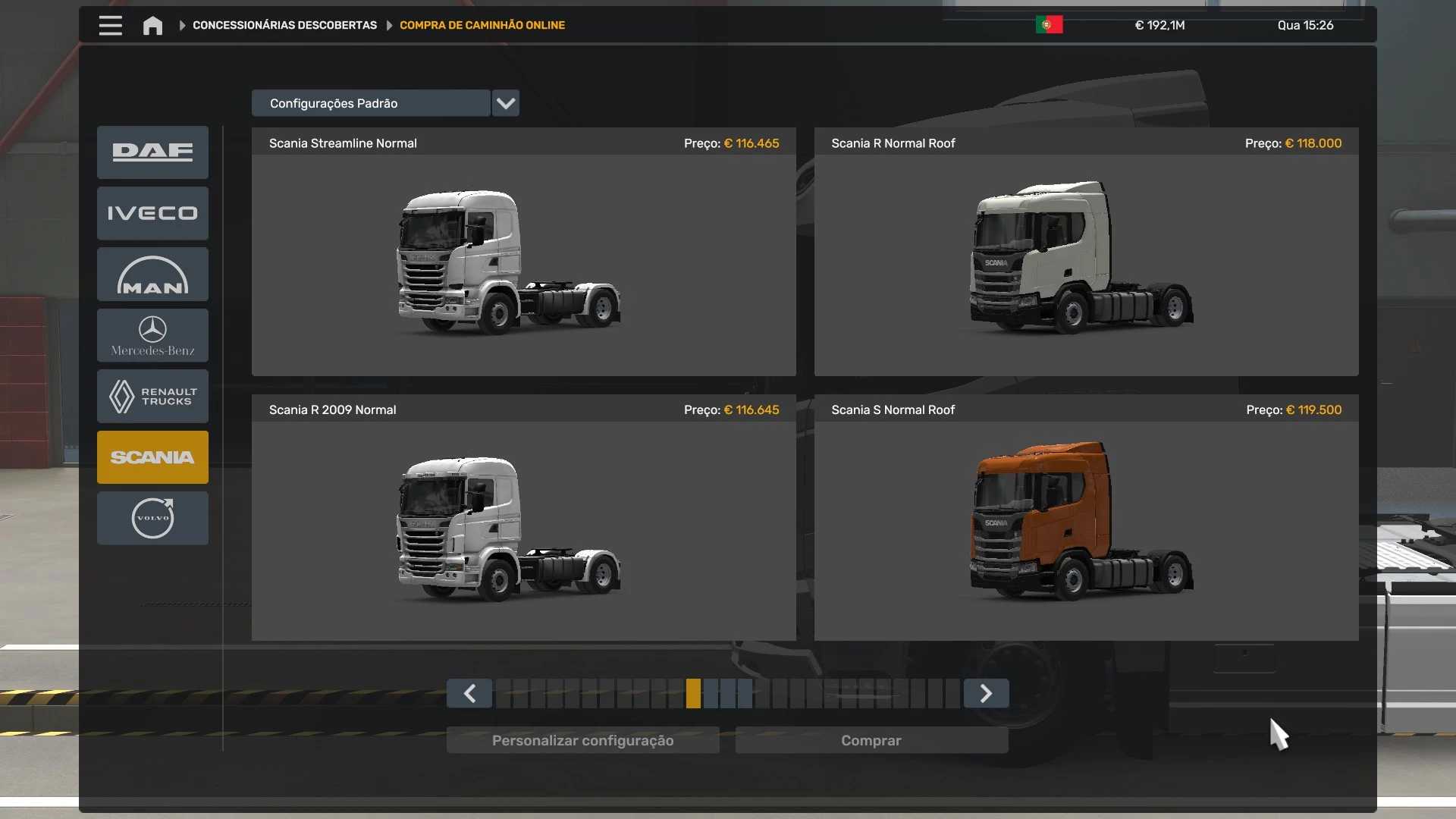The image size is (1456, 819).
Task: View Renault Trucks catalog
Action: [x=152, y=396]
